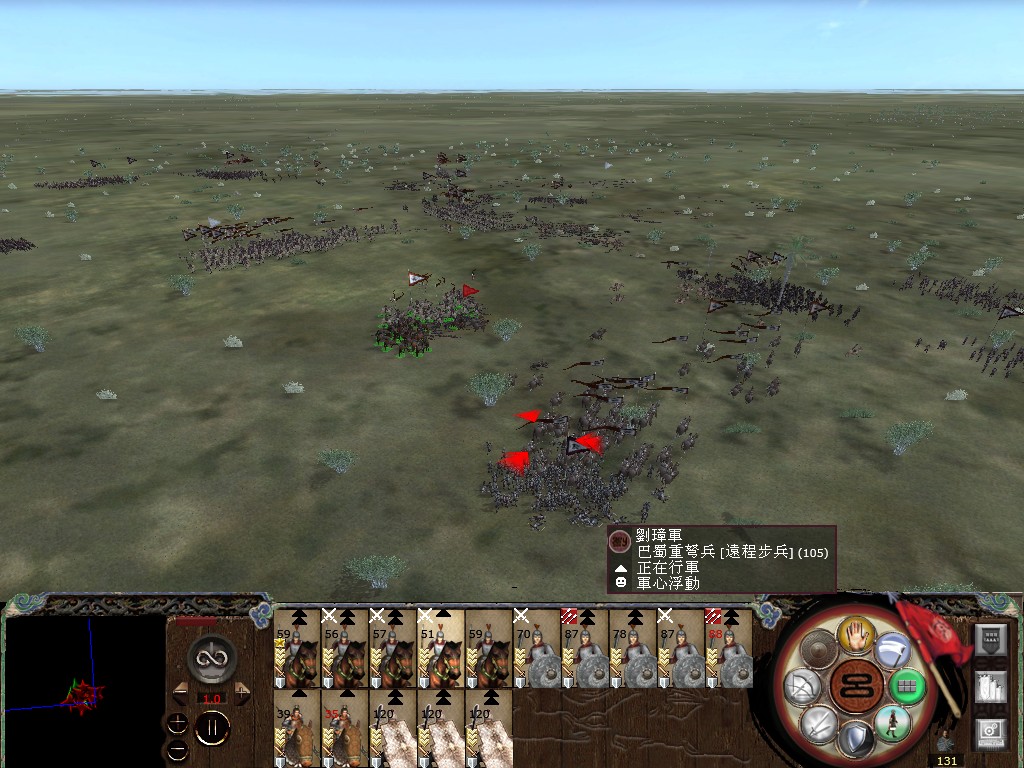The image size is (1024, 768).
Task: Click the central red chain-link button
Action: point(856,687)
